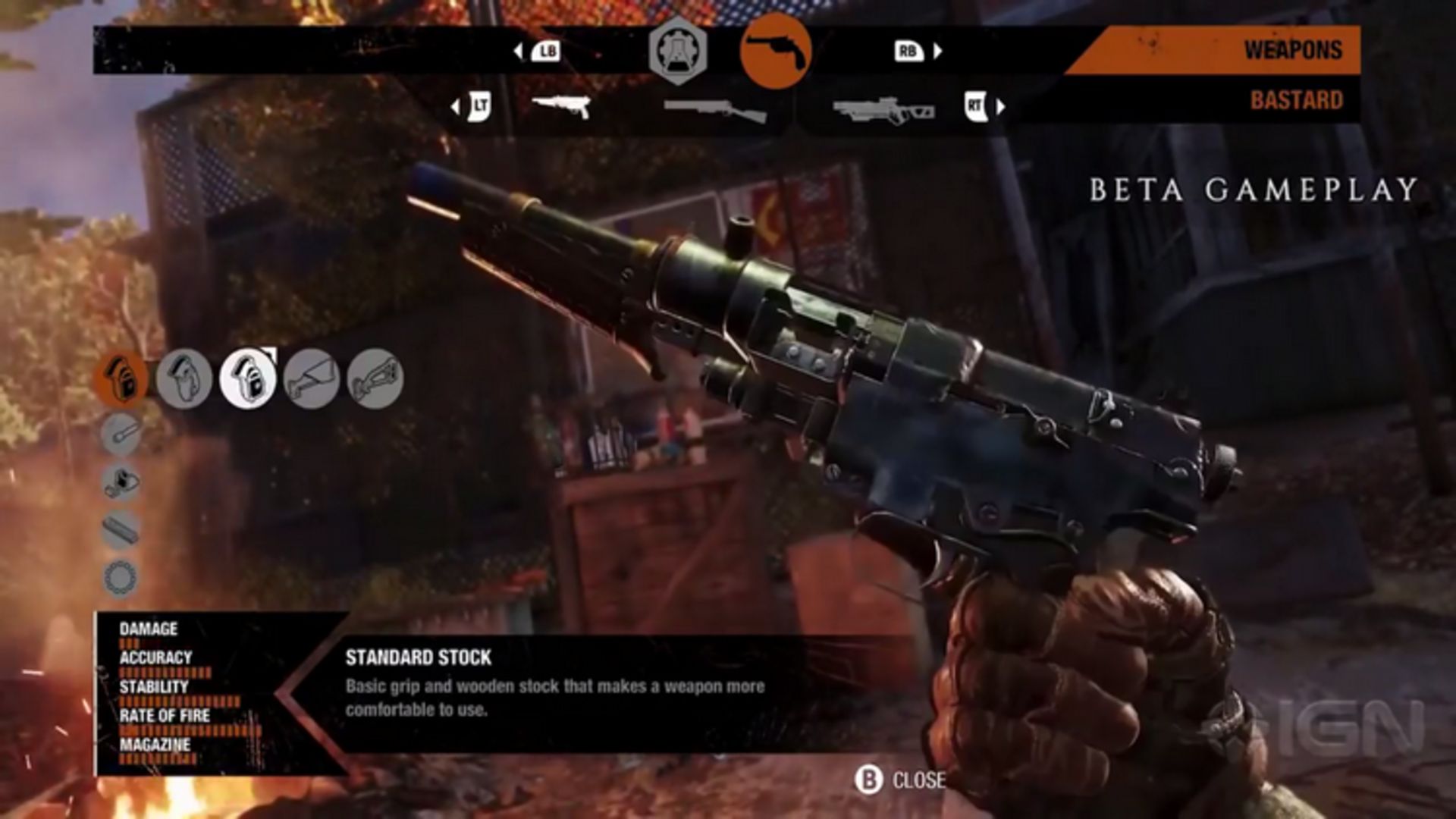Select the highlighted Standard Stock option
This screenshot has height=819, width=1456.
coord(248,378)
